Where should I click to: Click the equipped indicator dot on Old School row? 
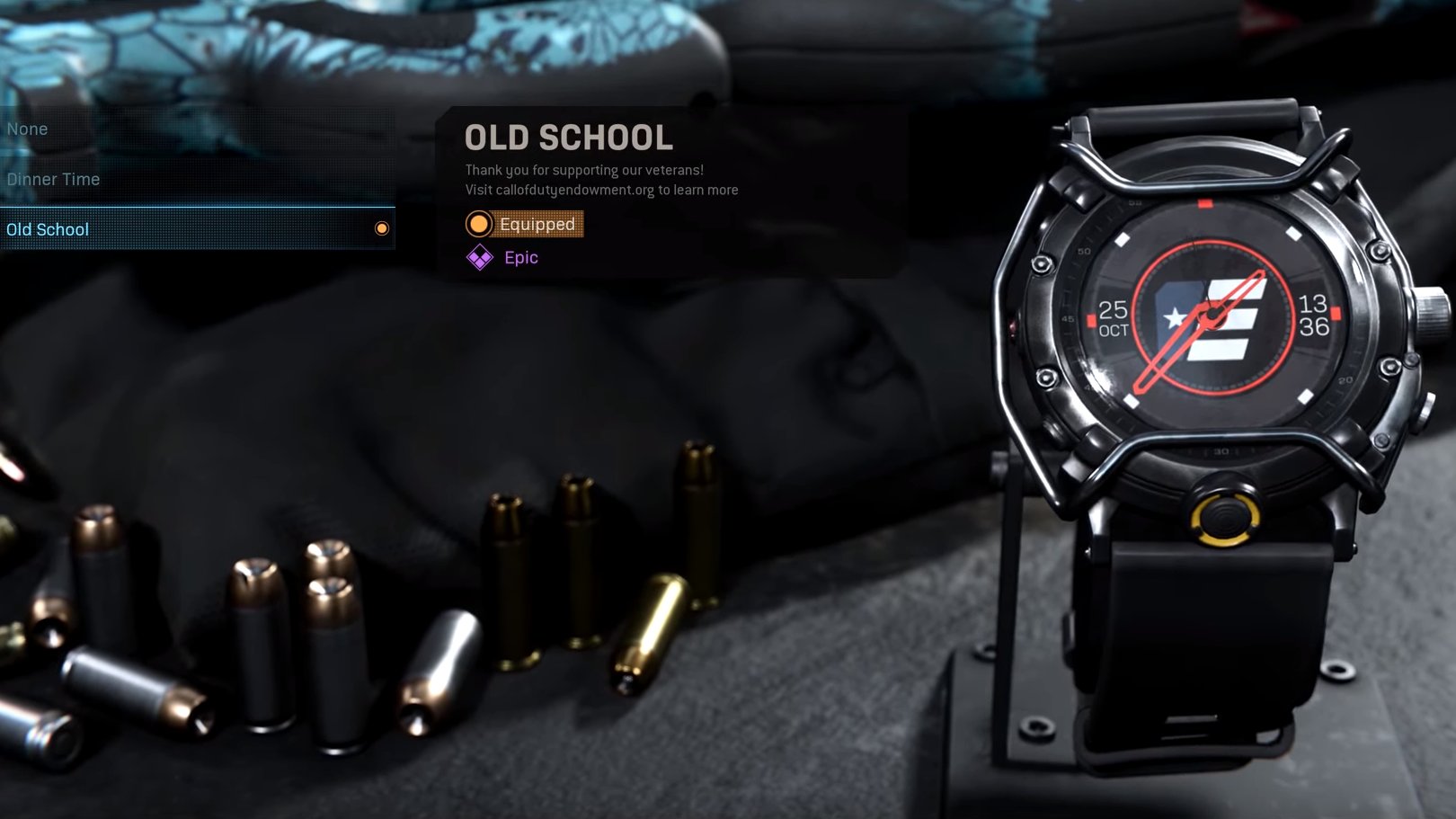(383, 227)
